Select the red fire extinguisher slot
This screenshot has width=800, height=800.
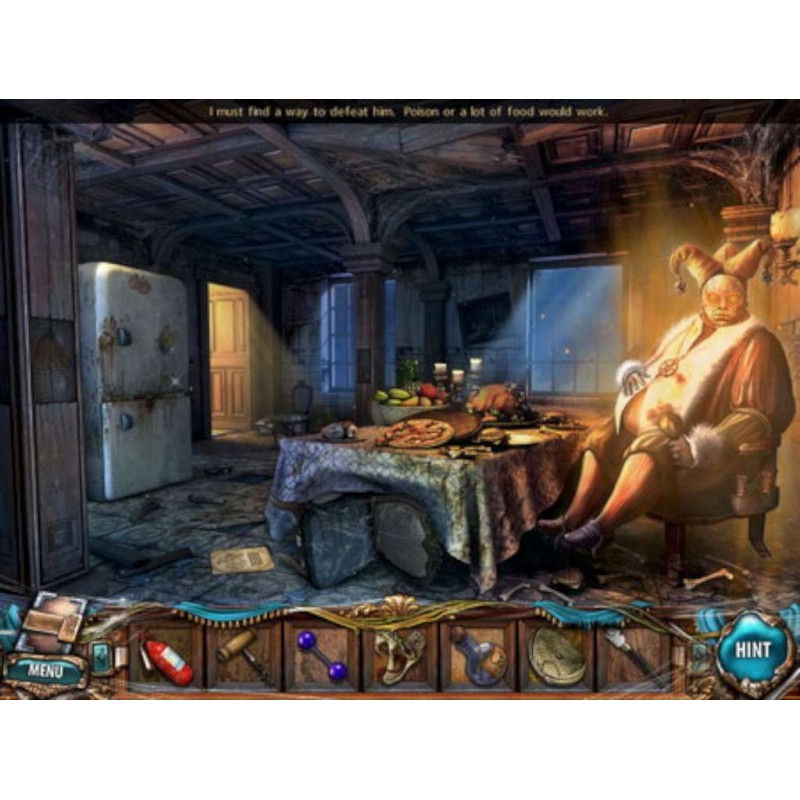(x=166, y=657)
